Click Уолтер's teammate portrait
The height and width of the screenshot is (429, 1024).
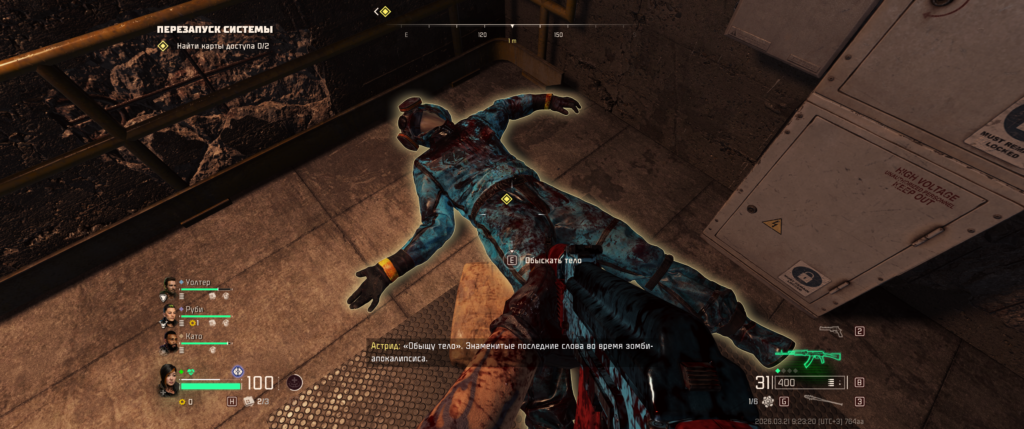[169, 288]
